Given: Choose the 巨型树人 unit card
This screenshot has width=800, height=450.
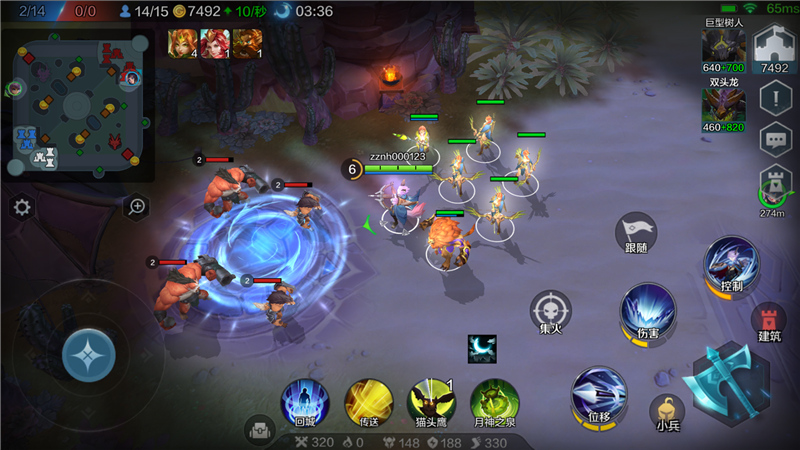Looking at the screenshot, I should 724,46.
